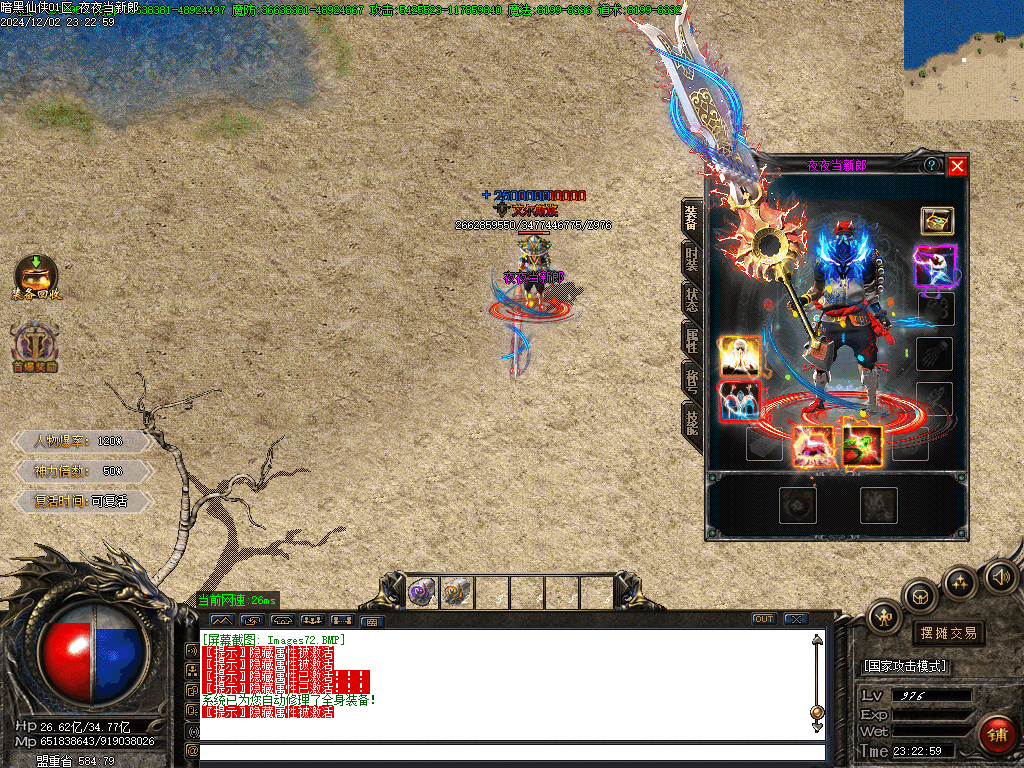
Task: Select the green dragon equipment slot
Action: coord(861,444)
